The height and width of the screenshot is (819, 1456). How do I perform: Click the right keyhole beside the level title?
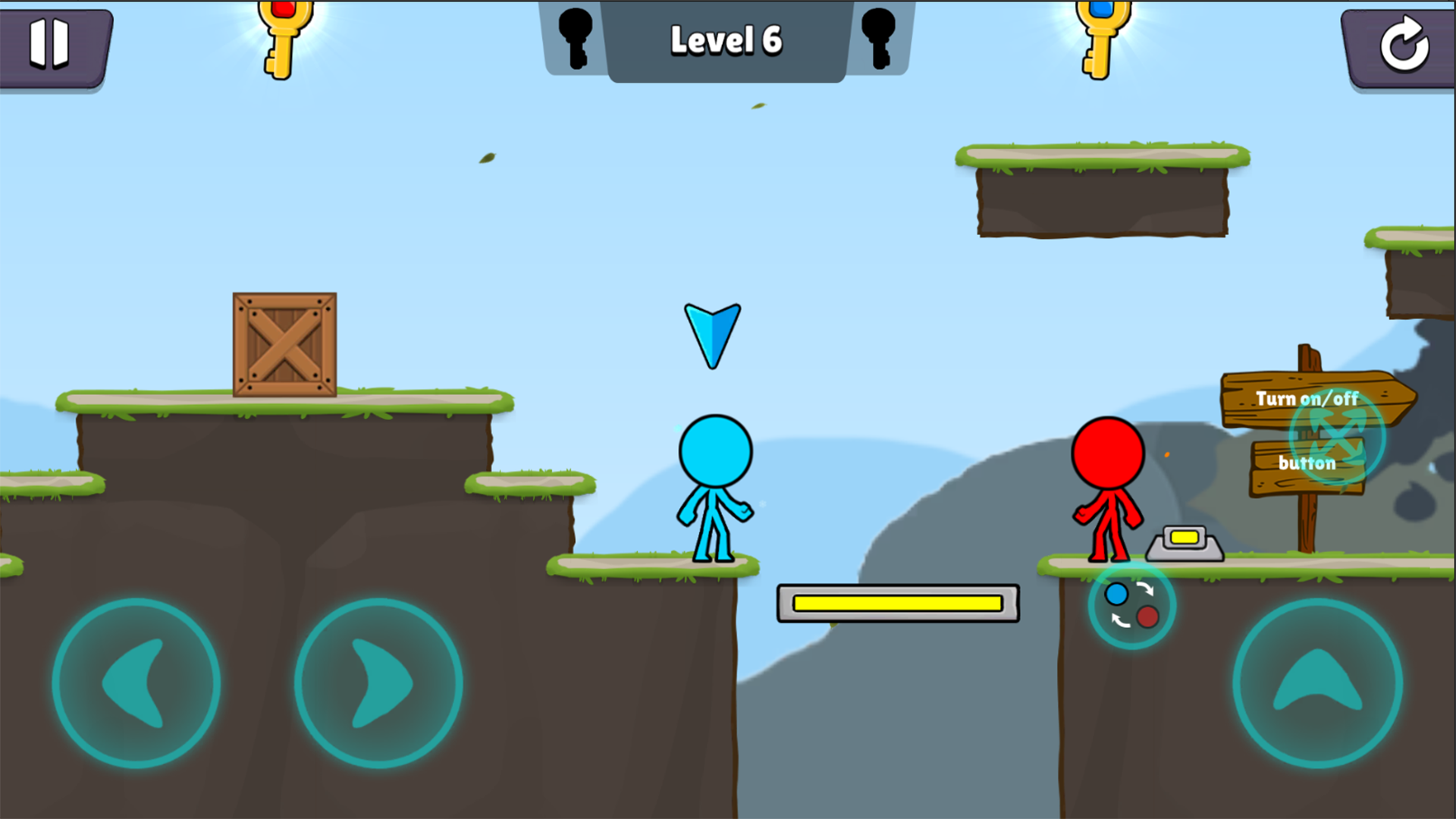tap(880, 38)
